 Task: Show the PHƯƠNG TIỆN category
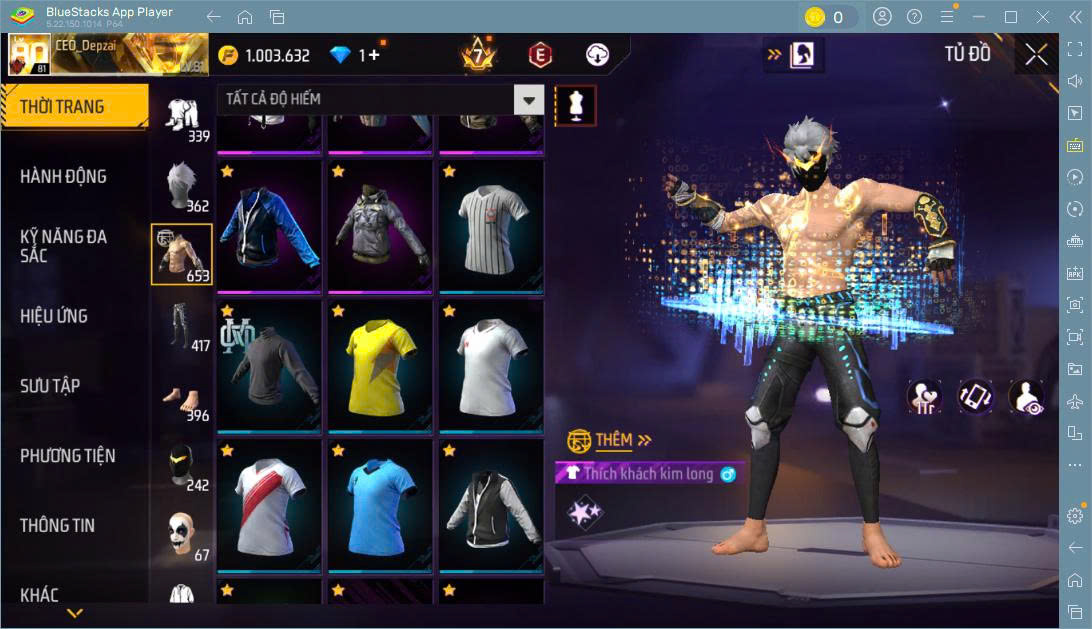(68, 456)
